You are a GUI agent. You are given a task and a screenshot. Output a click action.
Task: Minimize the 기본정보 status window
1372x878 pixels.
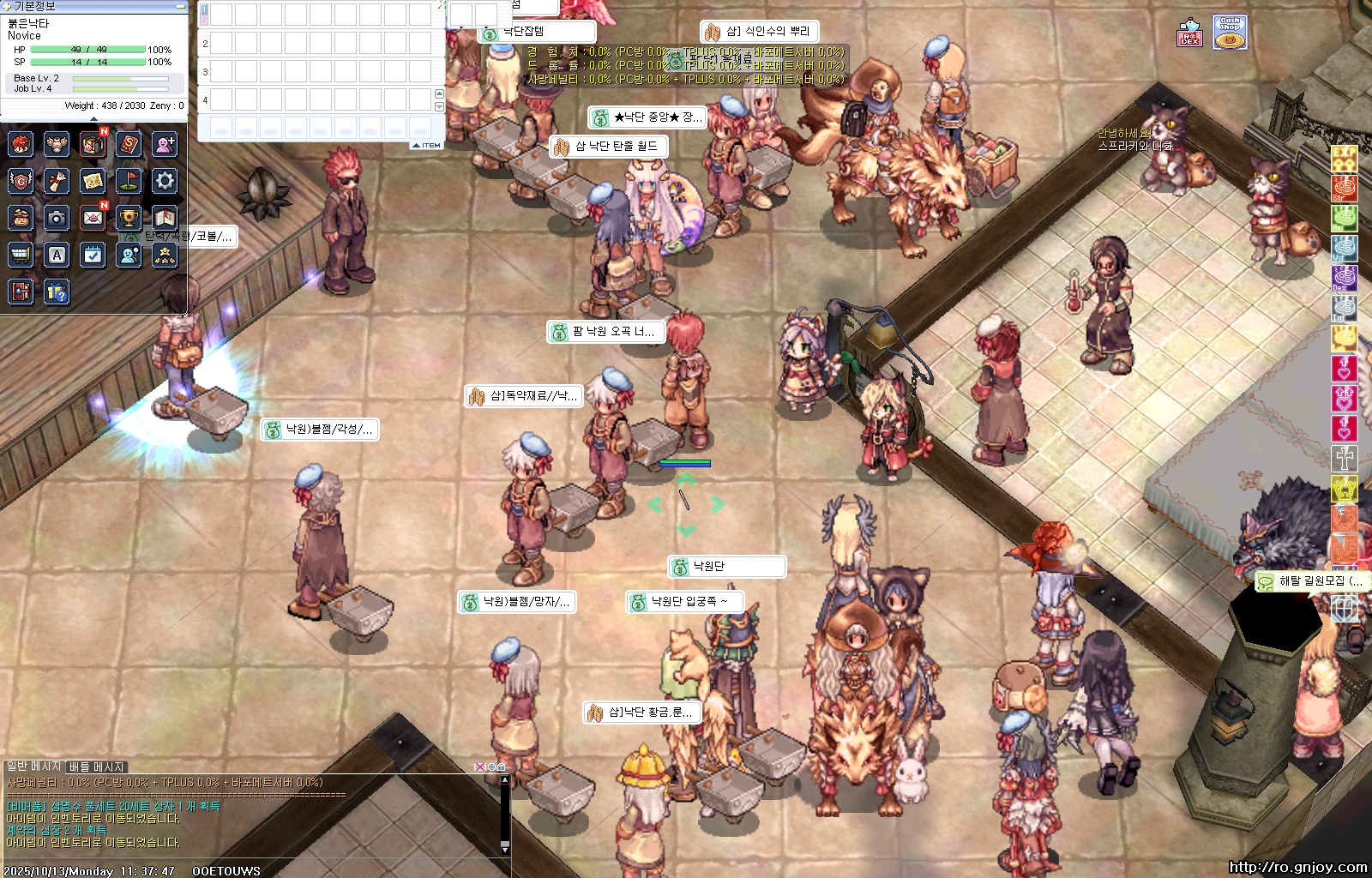coord(180,6)
